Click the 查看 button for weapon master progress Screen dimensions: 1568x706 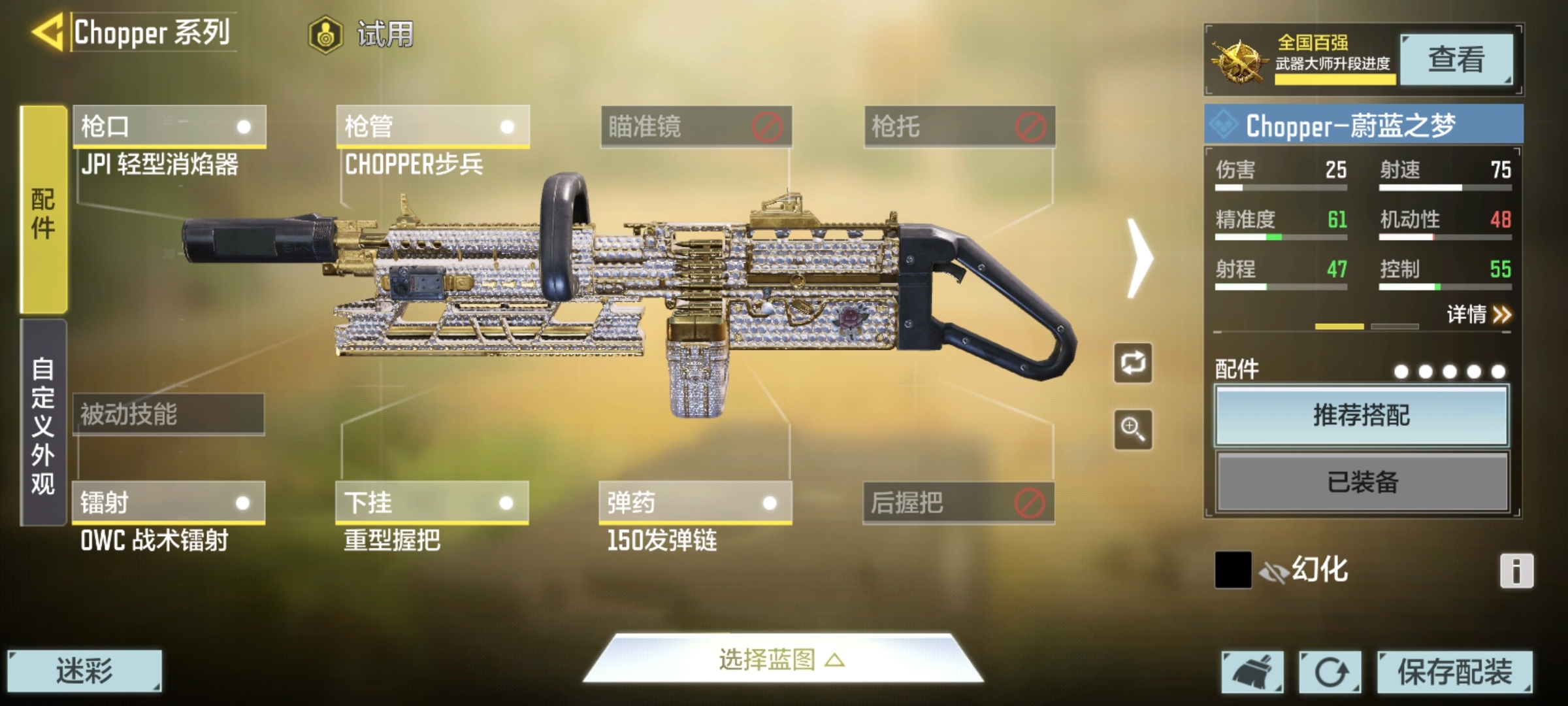pyautogui.click(x=1456, y=59)
